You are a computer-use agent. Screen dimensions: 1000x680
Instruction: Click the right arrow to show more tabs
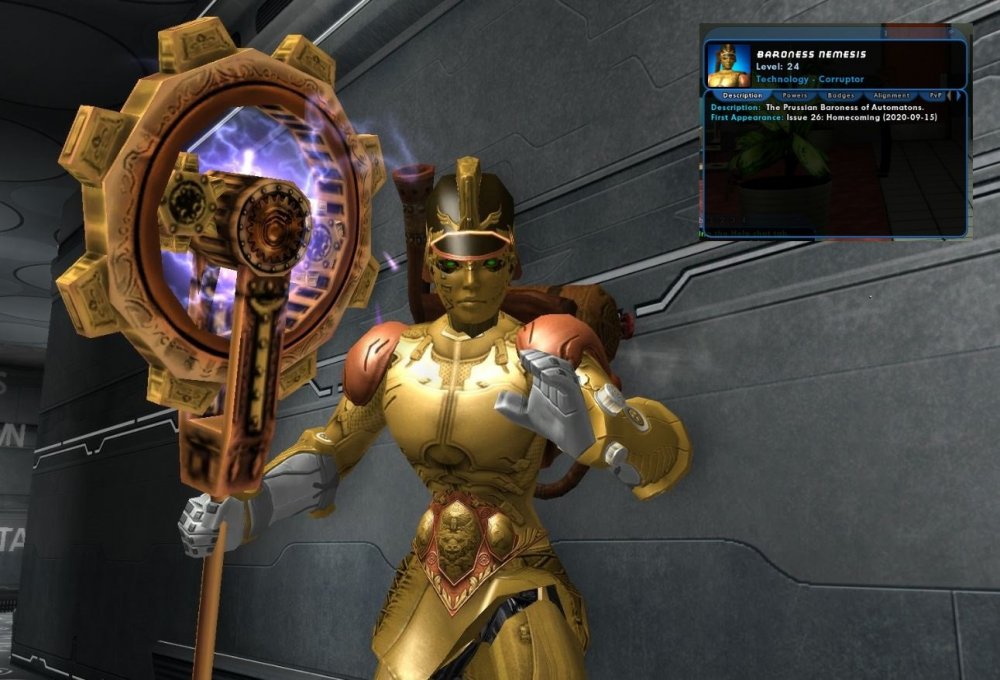click(x=959, y=96)
